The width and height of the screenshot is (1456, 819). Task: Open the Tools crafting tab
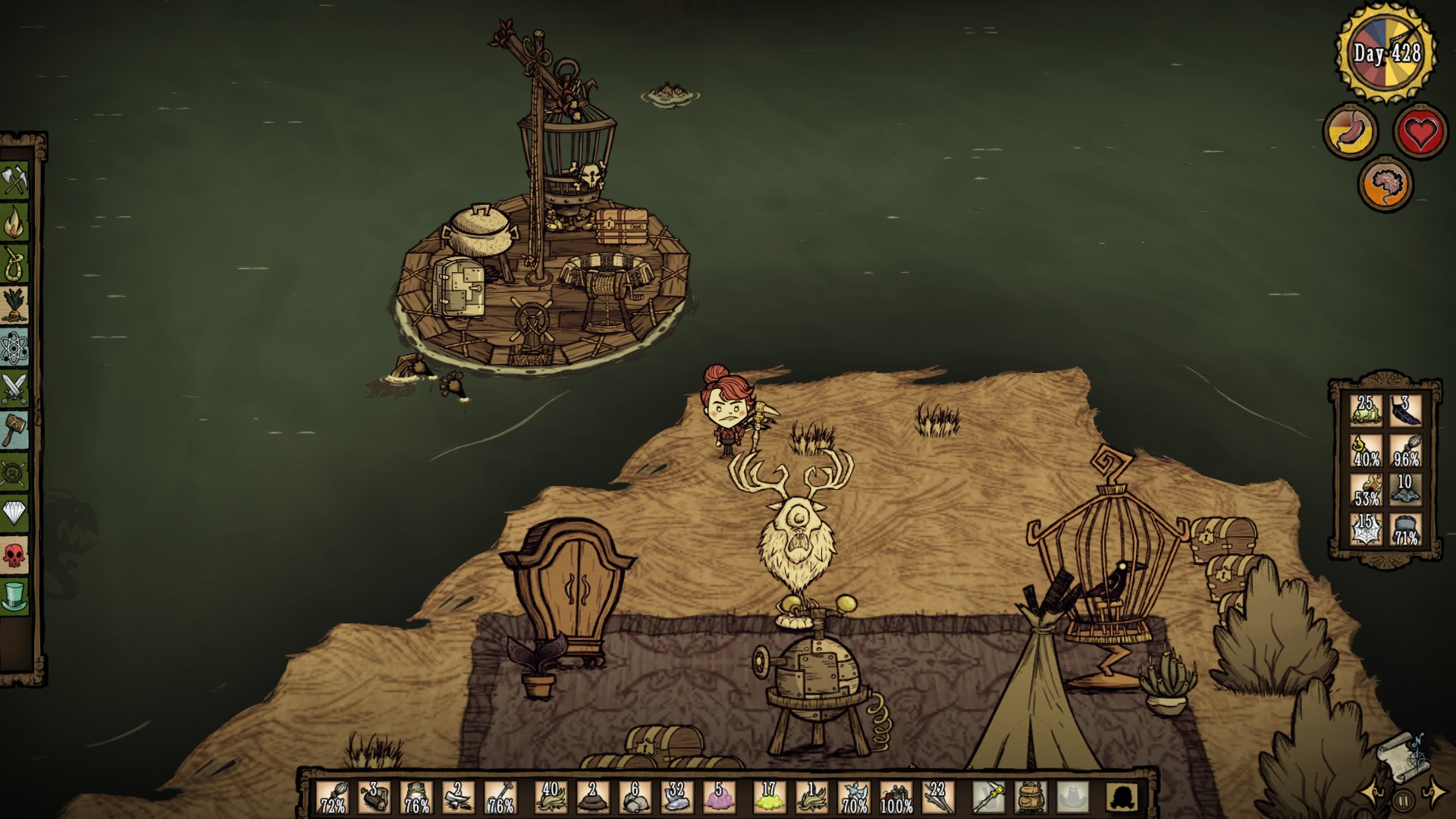coord(14,180)
